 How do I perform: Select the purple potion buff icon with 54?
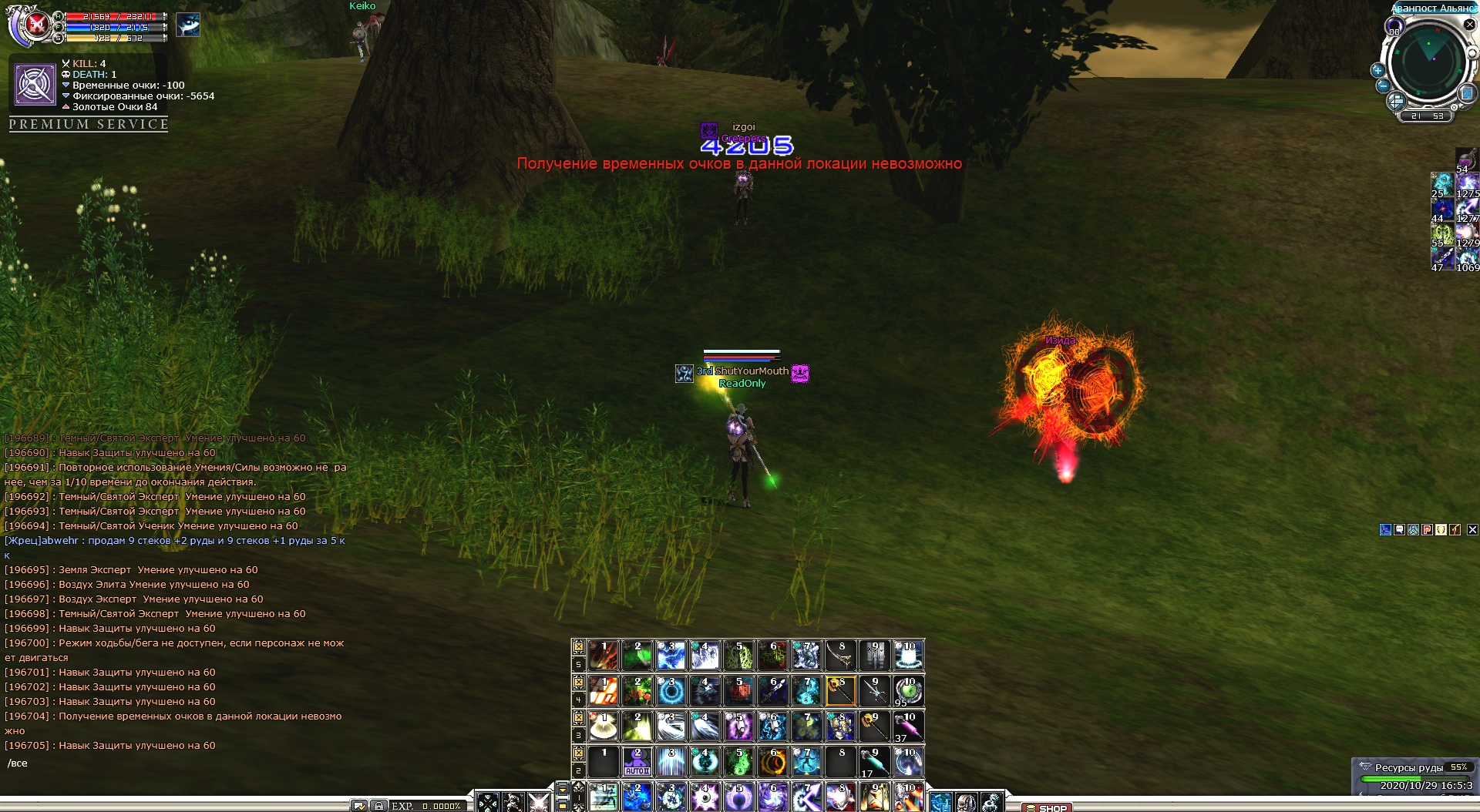point(1465,159)
